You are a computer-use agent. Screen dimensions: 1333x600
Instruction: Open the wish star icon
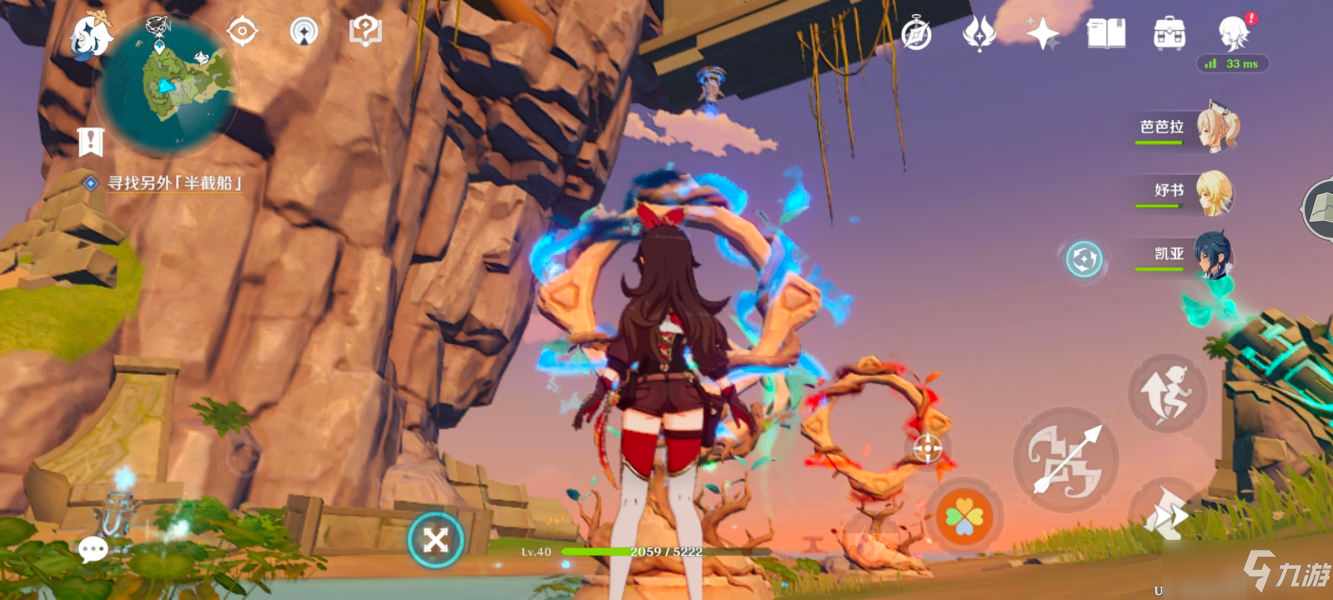pyautogui.click(x=1042, y=34)
